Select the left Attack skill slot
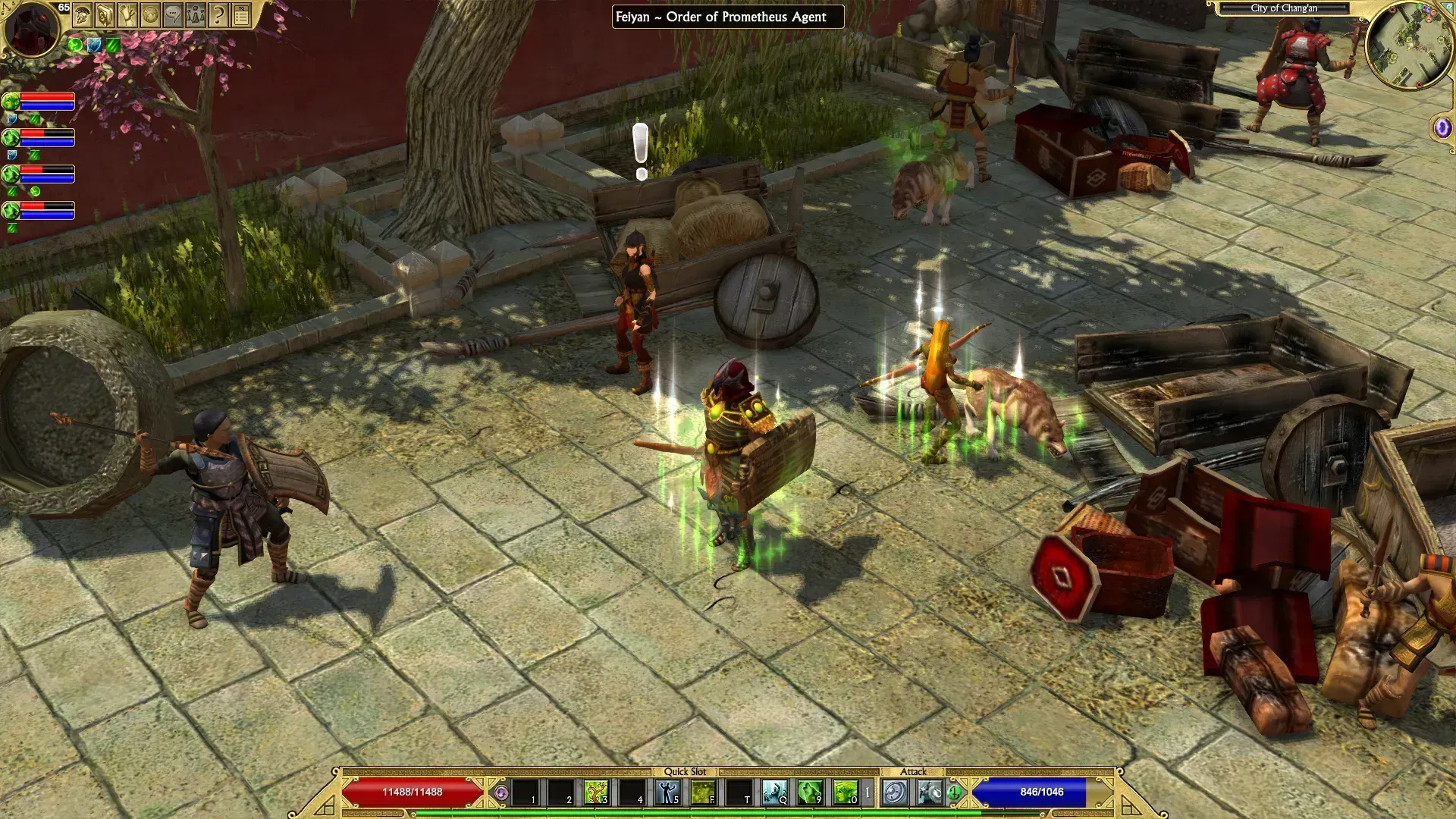Screen dimensions: 1456x819 [x=896, y=792]
